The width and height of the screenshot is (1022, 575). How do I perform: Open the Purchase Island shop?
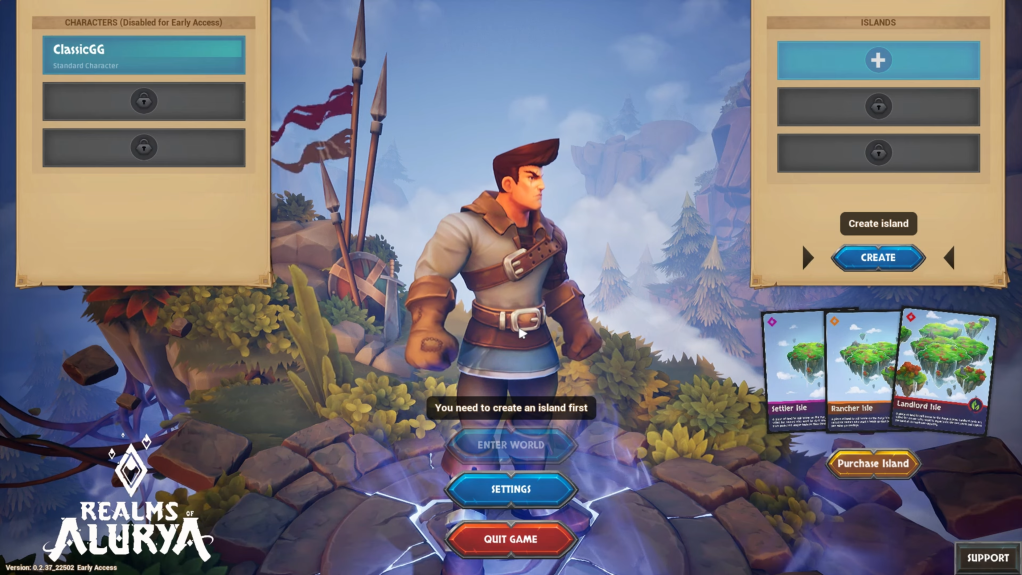[x=873, y=463]
